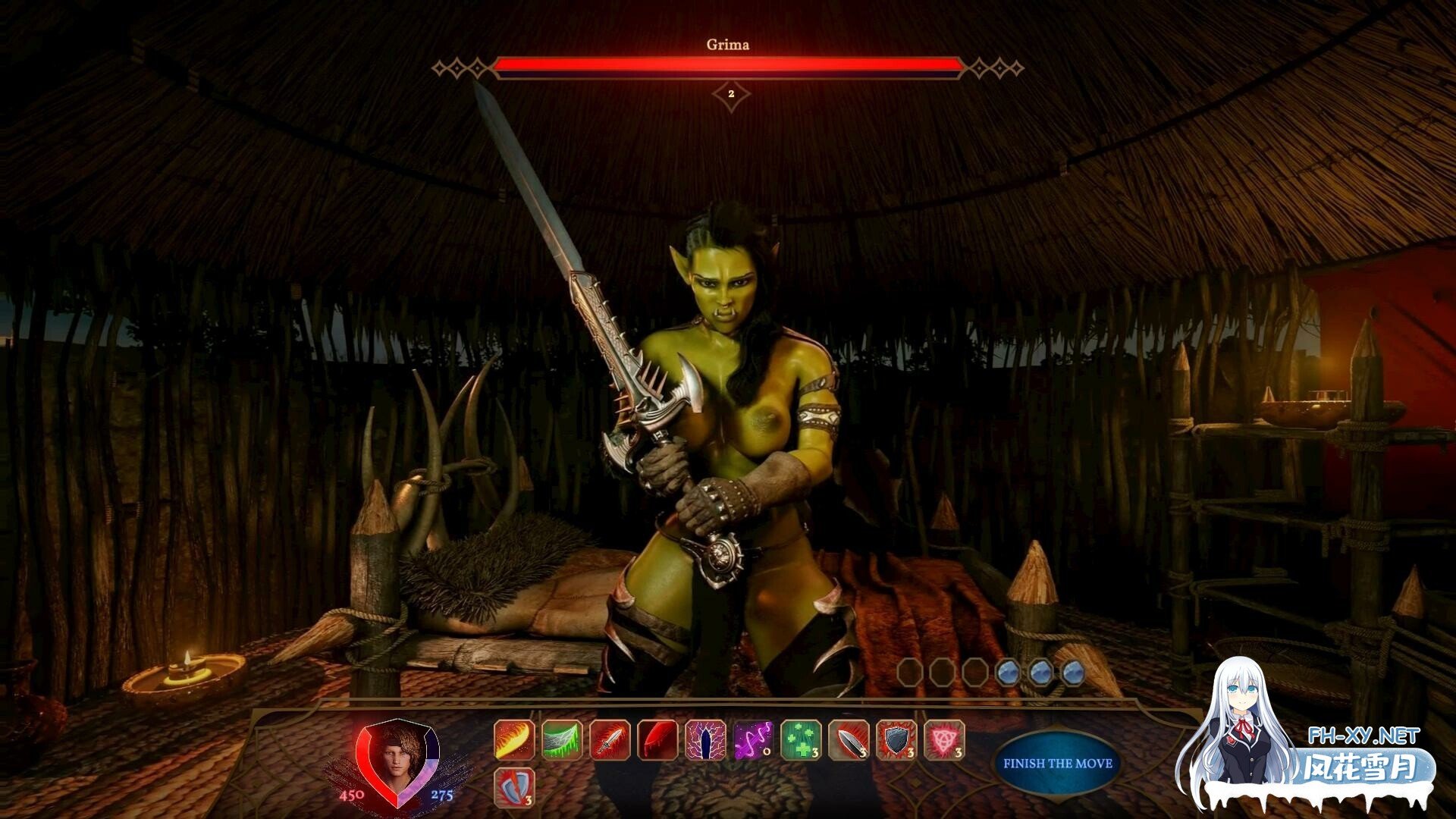Viewport: 1456px width, 819px height.
Task: Use the purple magic wave spell
Action: point(753,739)
